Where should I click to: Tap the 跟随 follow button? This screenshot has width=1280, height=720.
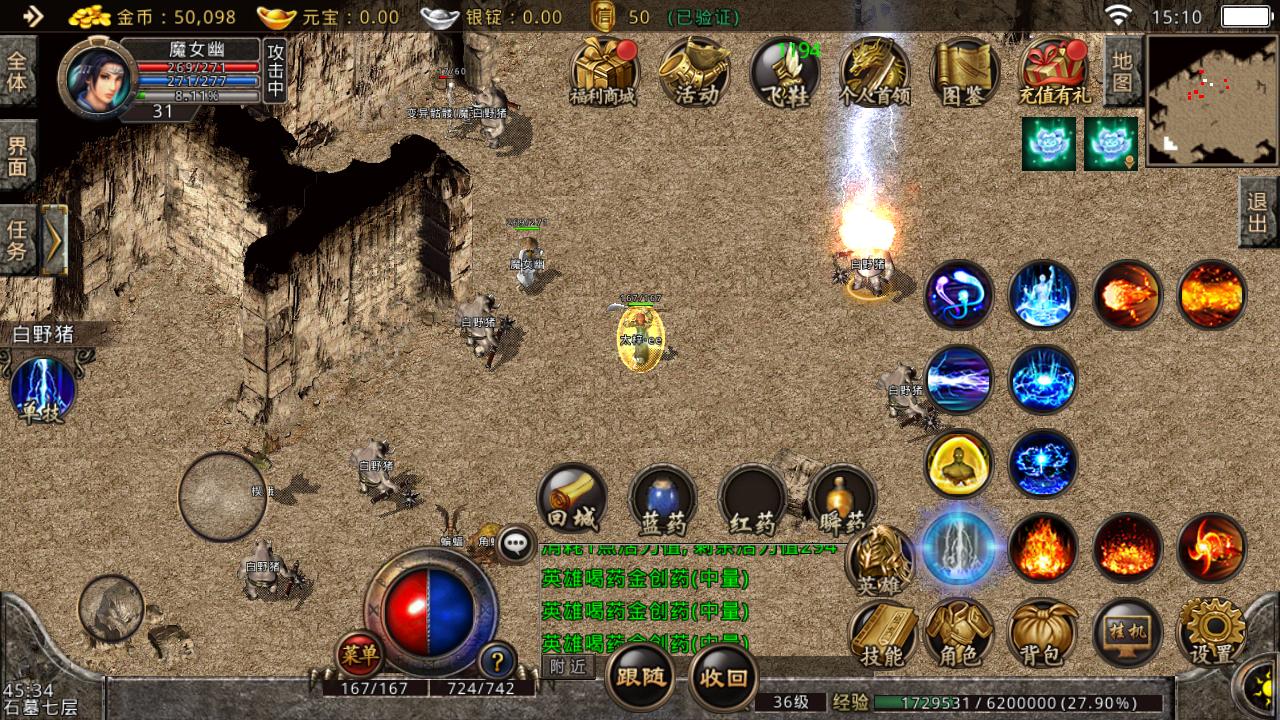tap(640, 677)
